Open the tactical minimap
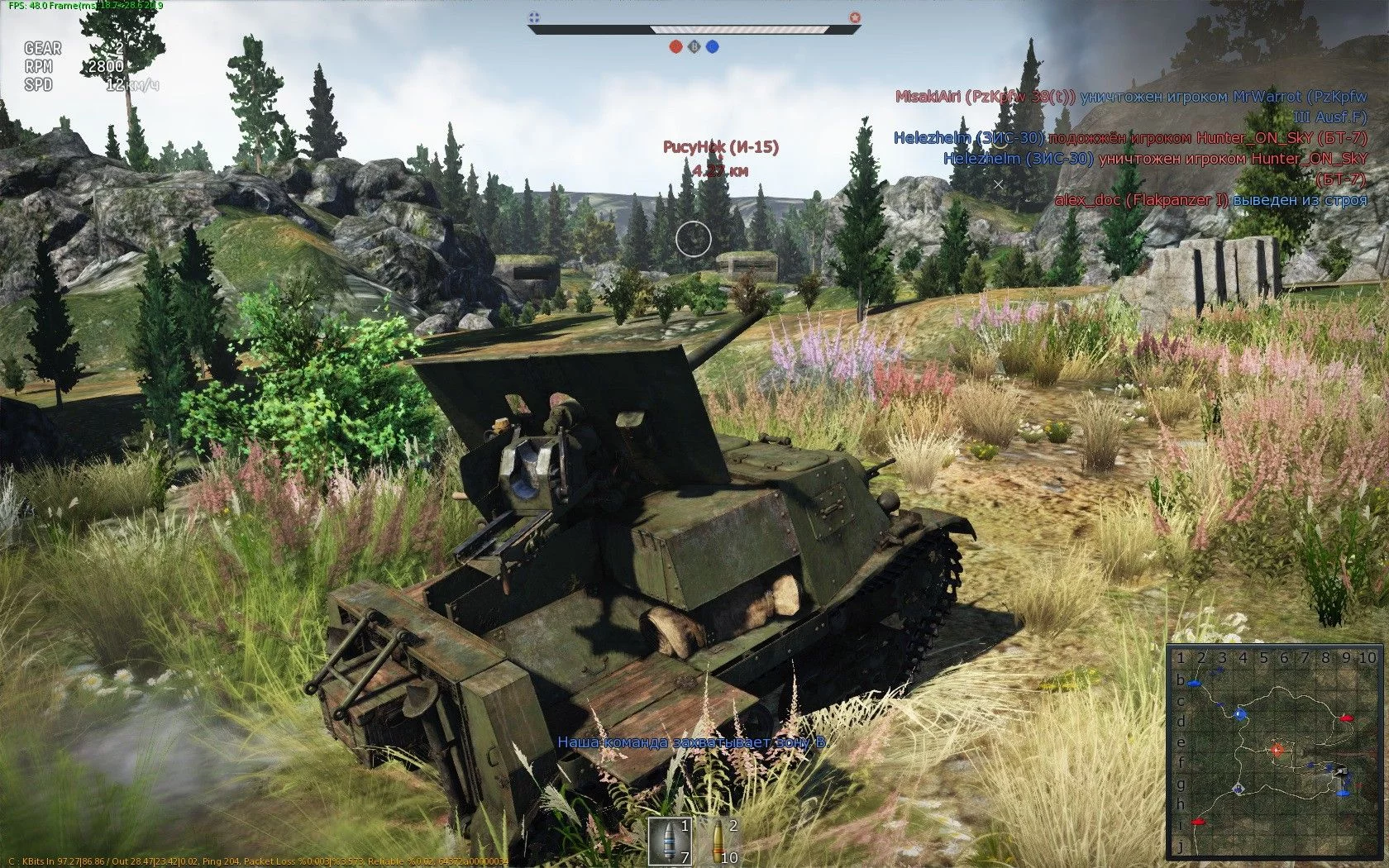This screenshot has width=1389, height=868. pyautogui.click(x=1275, y=751)
